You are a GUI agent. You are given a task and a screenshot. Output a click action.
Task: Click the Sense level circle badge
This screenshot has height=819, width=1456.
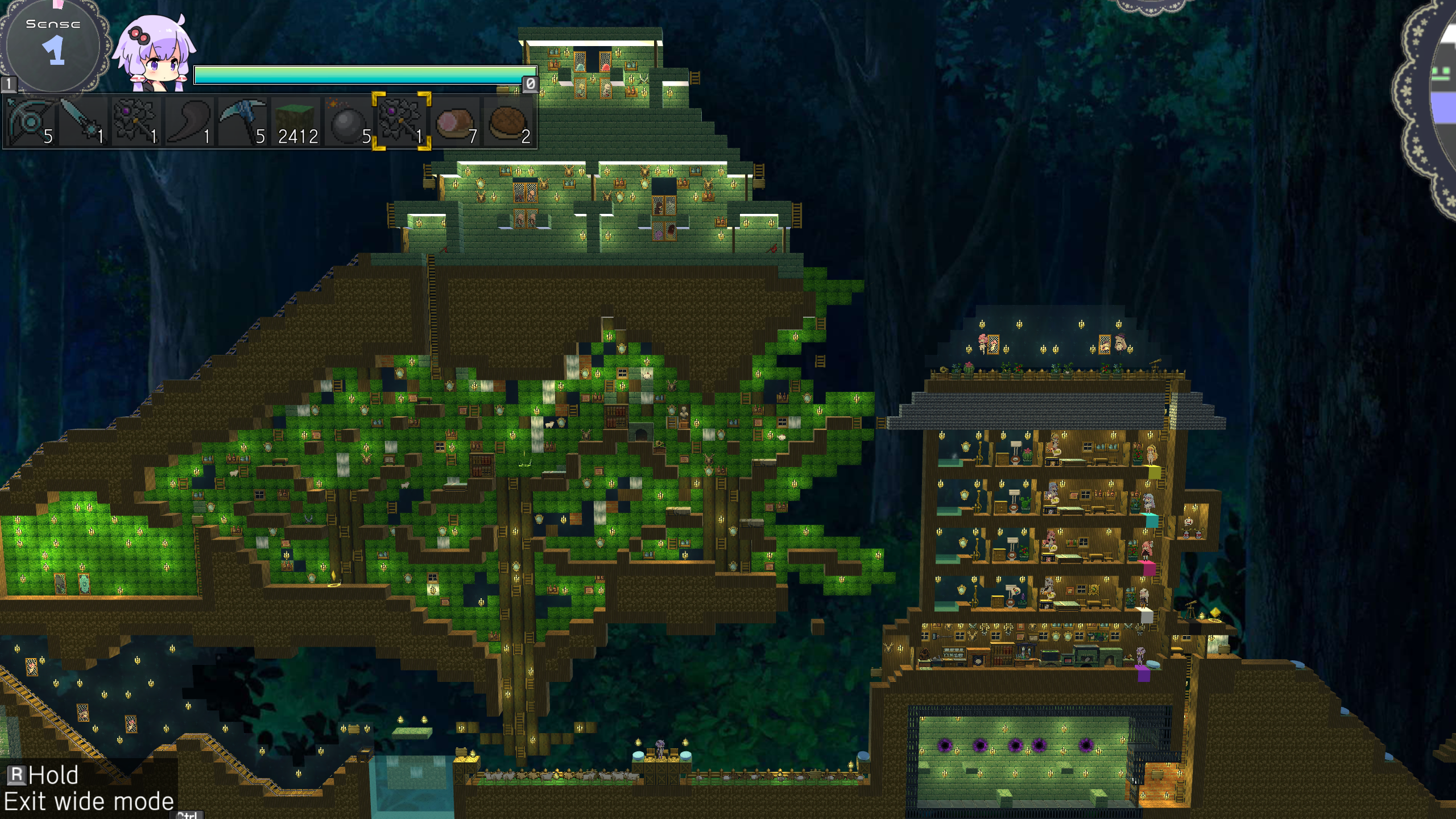(x=53, y=45)
